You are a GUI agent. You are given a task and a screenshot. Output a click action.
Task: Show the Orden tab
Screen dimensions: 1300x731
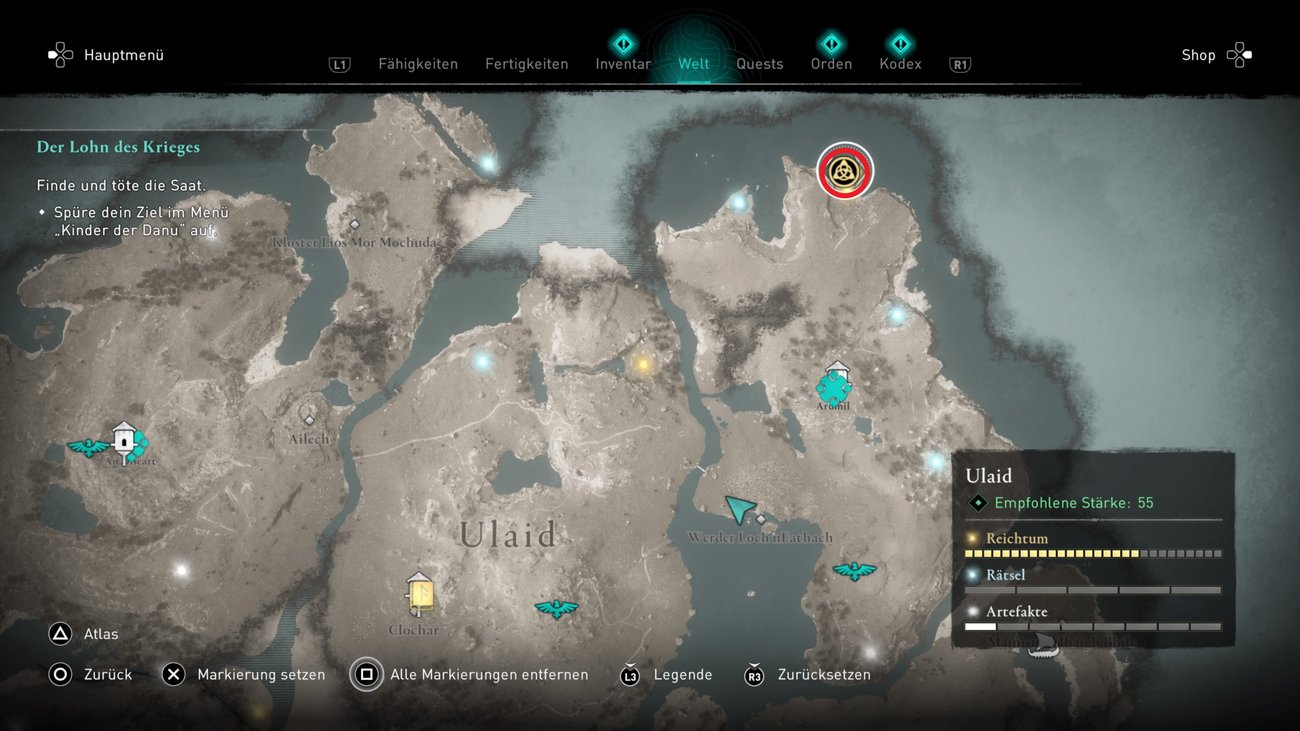tap(831, 64)
